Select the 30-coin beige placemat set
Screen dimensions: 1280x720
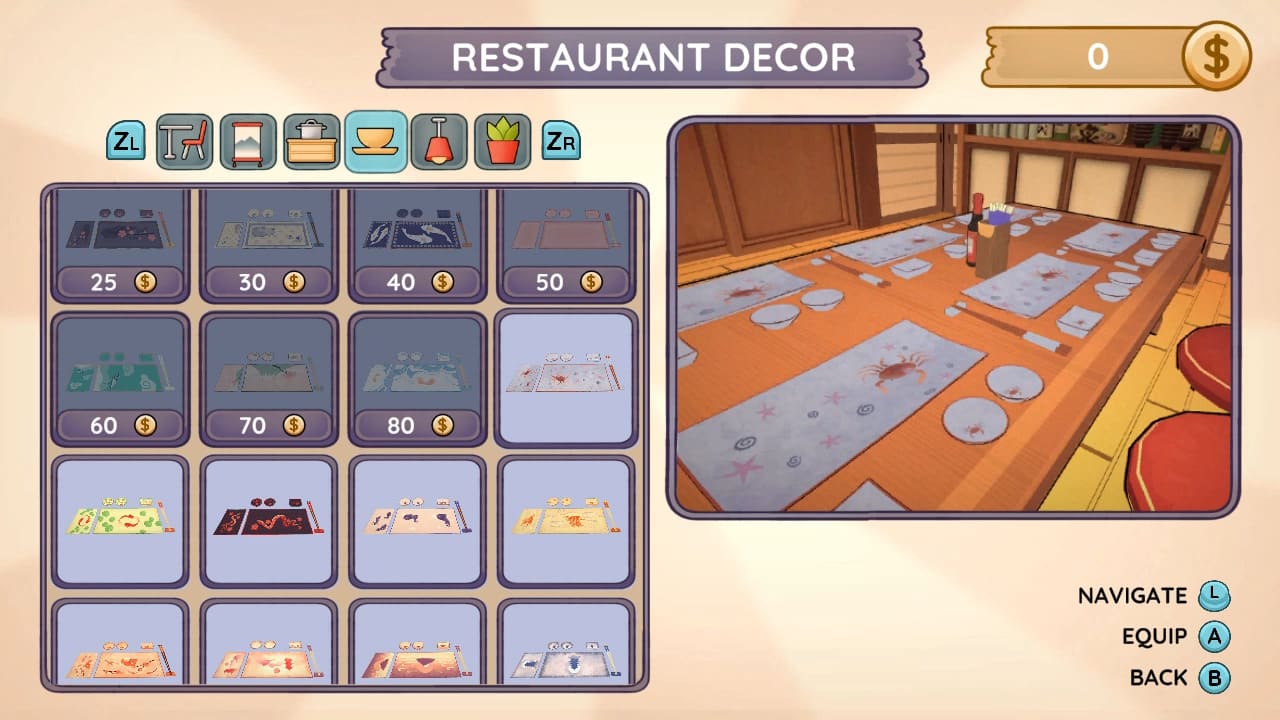point(268,240)
